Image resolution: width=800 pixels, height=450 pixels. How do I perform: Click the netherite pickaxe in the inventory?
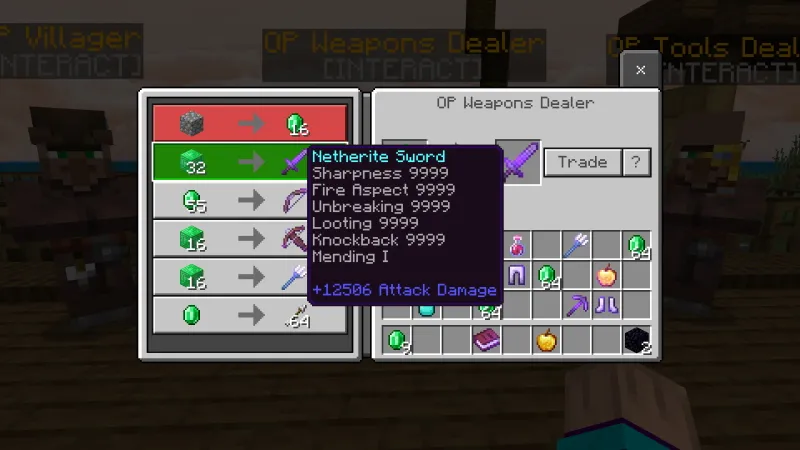point(576,305)
